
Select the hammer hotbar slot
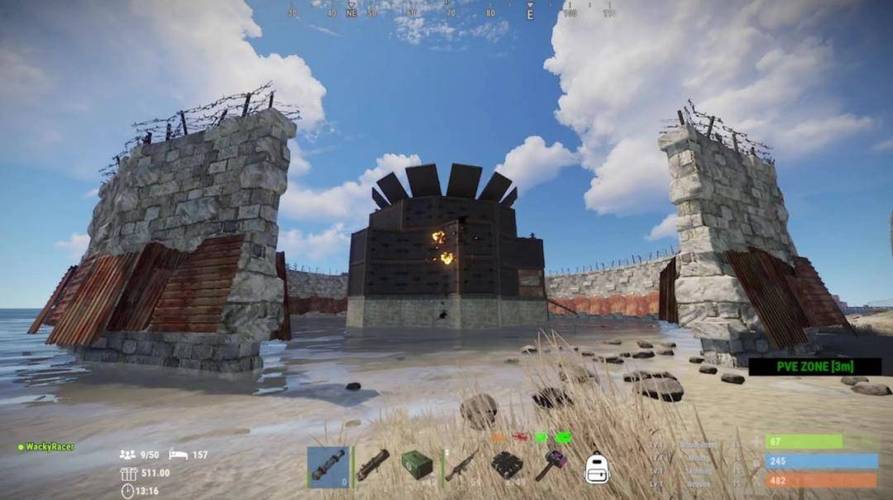pyautogui.click(x=551, y=466)
